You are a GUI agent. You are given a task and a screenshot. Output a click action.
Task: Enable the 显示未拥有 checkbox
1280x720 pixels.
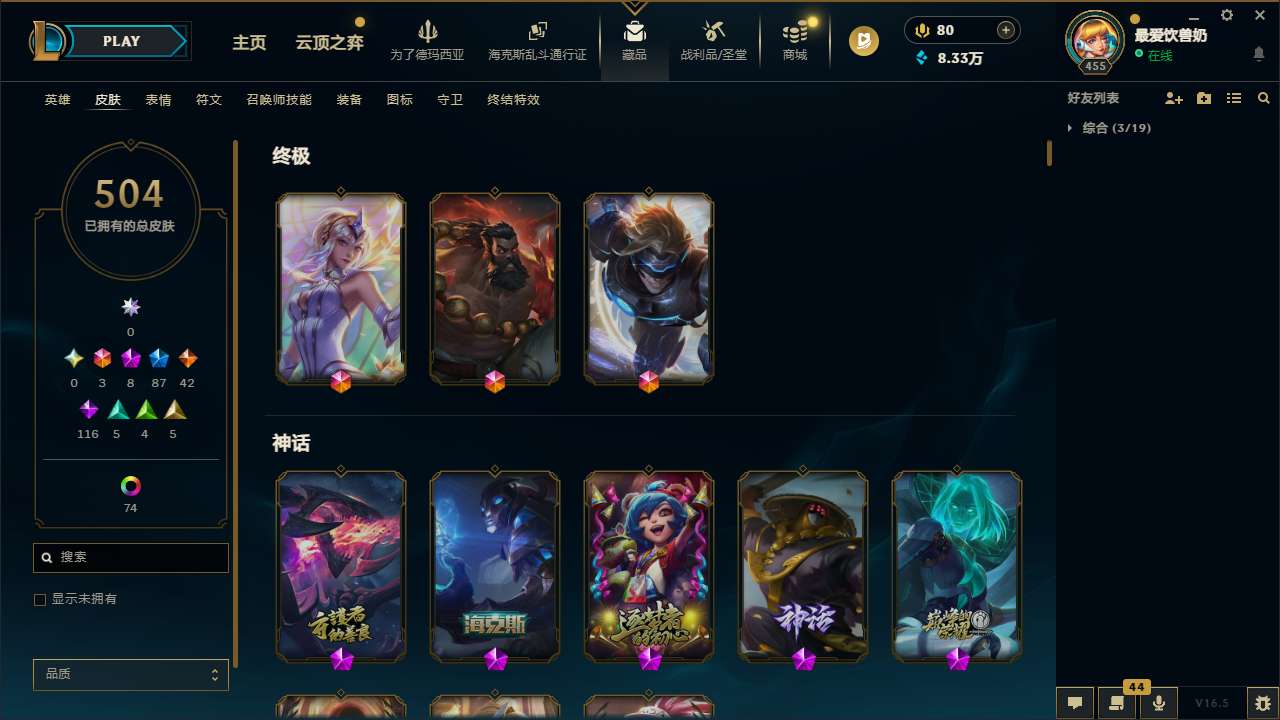40,599
